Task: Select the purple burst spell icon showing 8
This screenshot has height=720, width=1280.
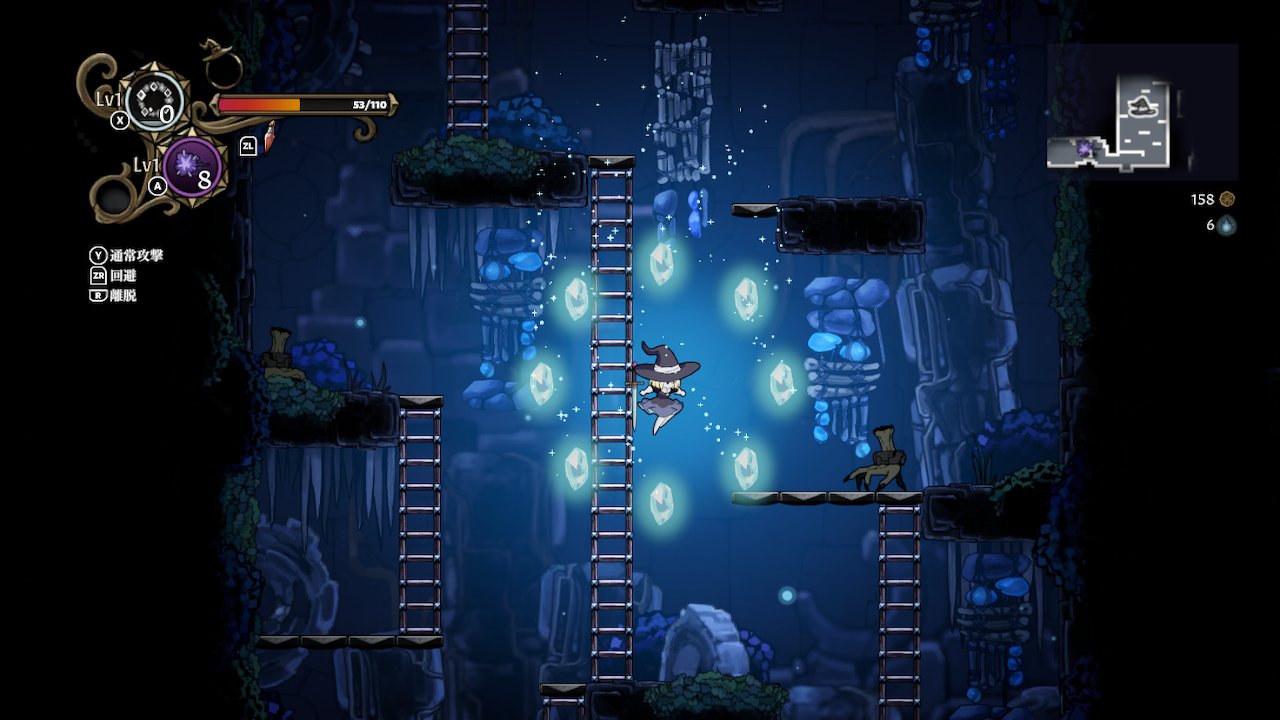Action: (191, 167)
